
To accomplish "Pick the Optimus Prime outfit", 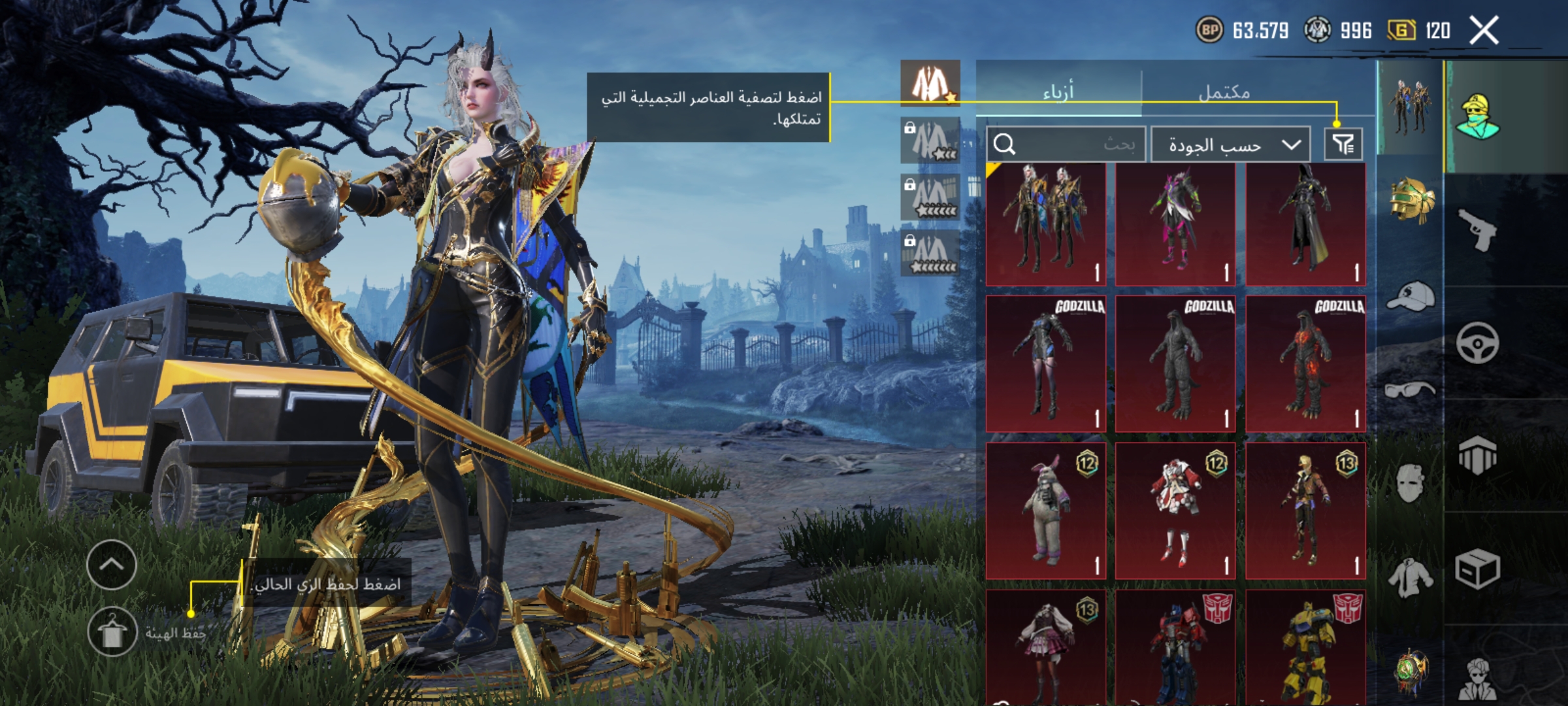I will 1175,647.
